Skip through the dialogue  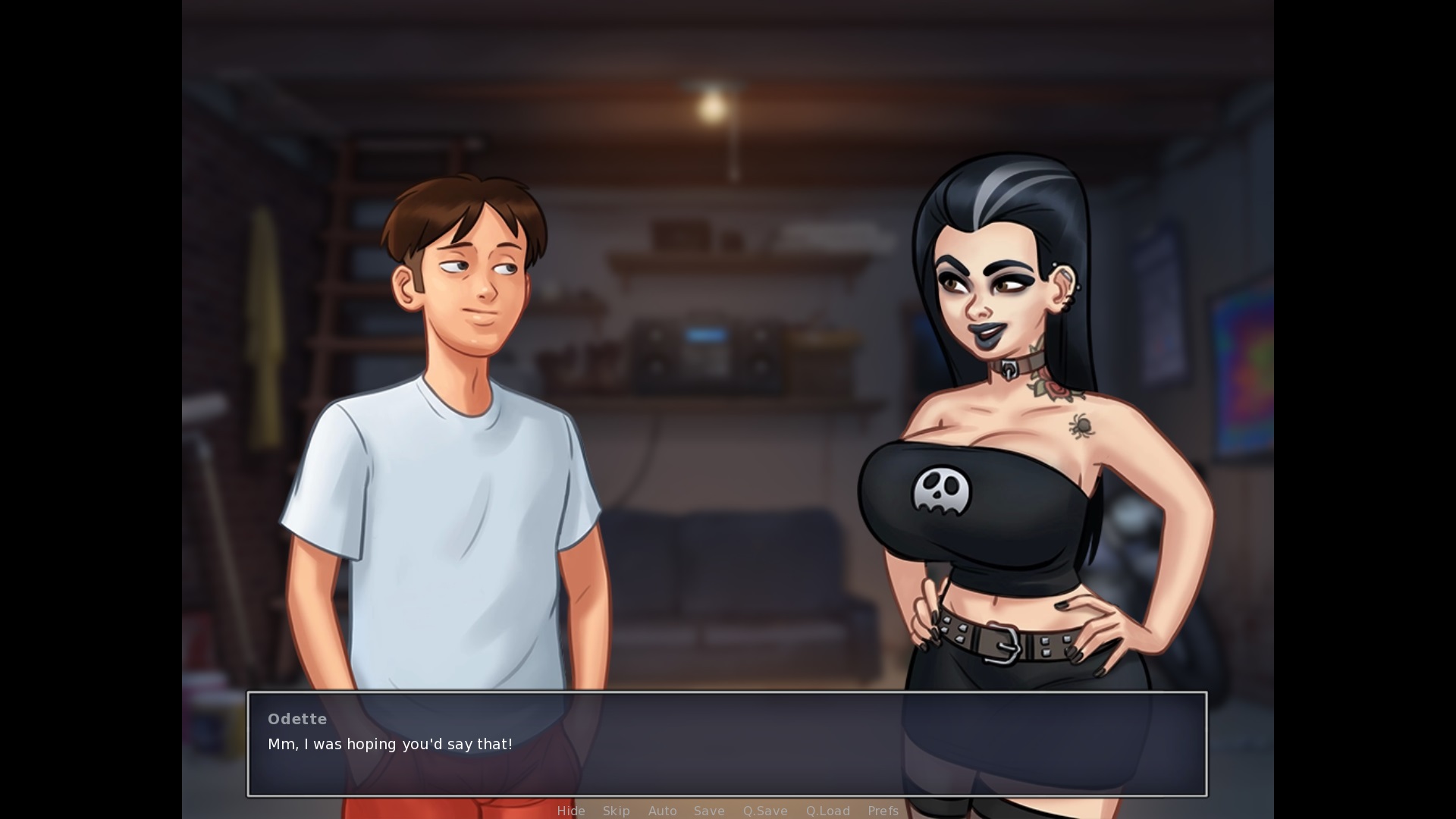click(616, 811)
